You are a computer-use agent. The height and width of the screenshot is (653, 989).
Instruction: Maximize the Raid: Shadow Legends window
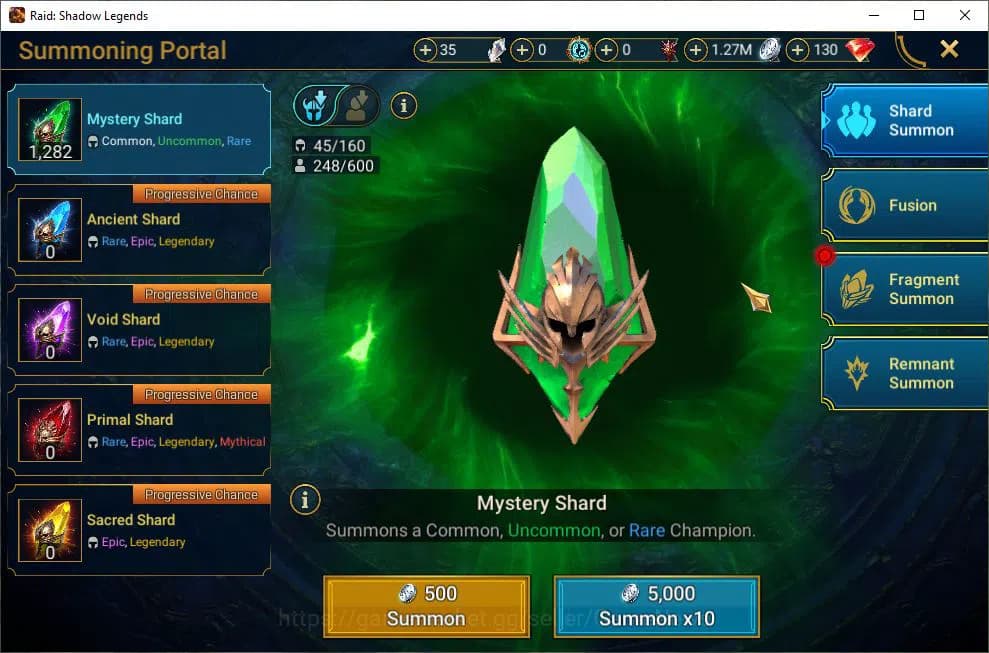click(x=919, y=15)
